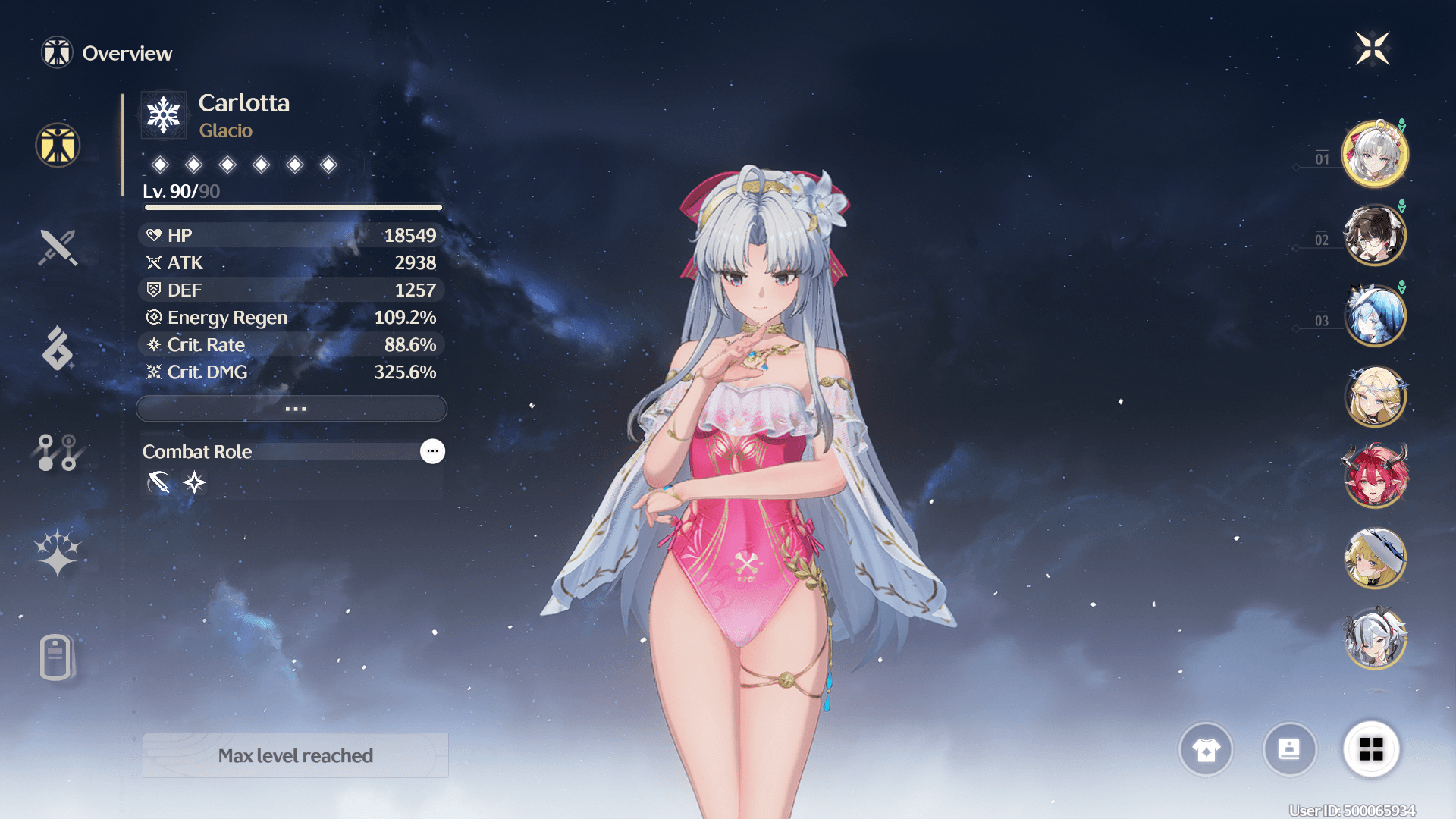Image resolution: width=1456 pixels, height=819 pixels.
Task: Click Carlotta's Glacio snowflake element icon
Action: [163, 115]
